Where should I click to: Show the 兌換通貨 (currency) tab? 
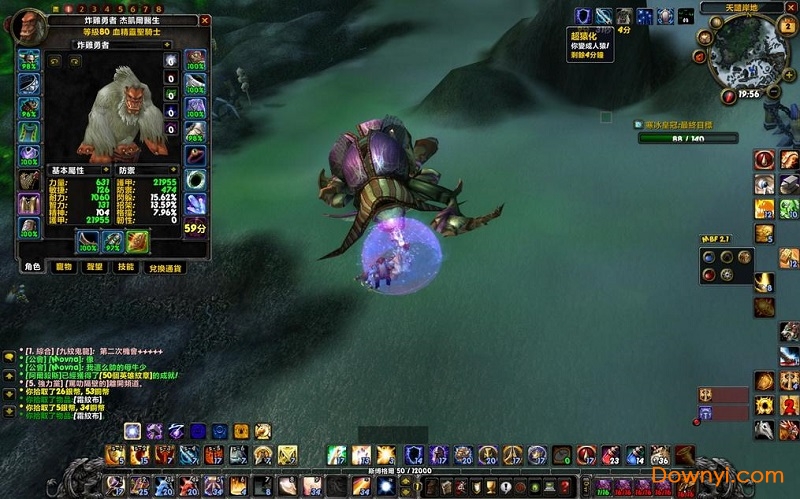point(164,267)
